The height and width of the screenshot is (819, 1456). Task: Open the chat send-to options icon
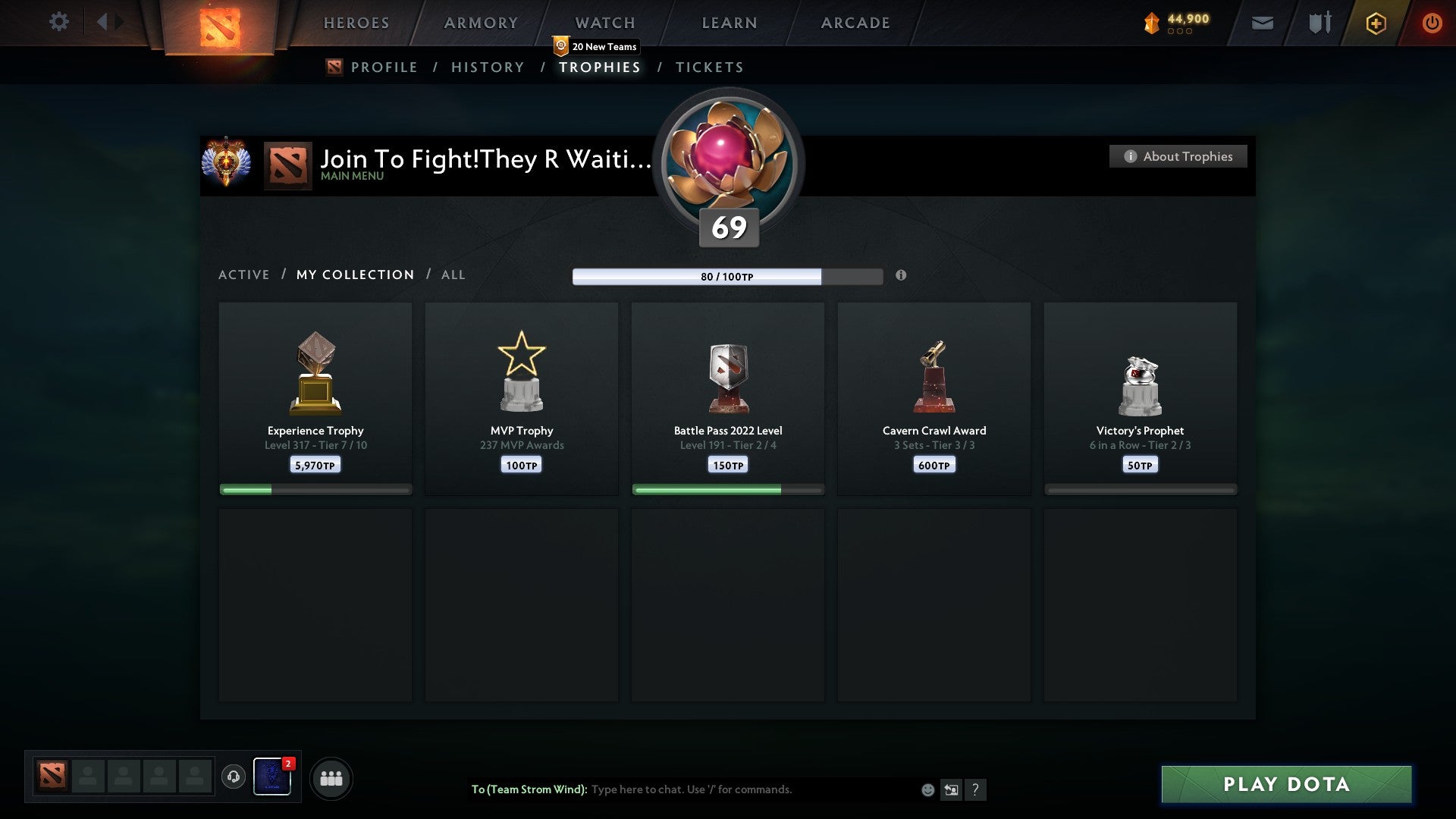coord(951,789)
